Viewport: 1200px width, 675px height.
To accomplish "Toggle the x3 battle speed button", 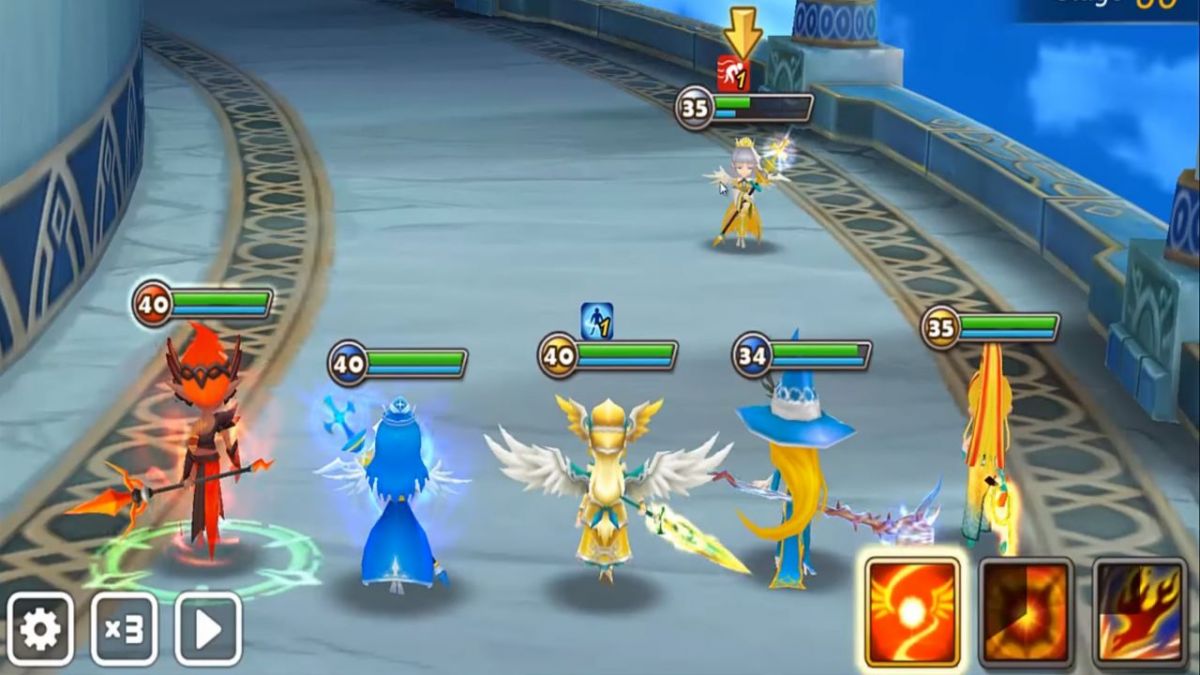I will [x=124, y=629].
